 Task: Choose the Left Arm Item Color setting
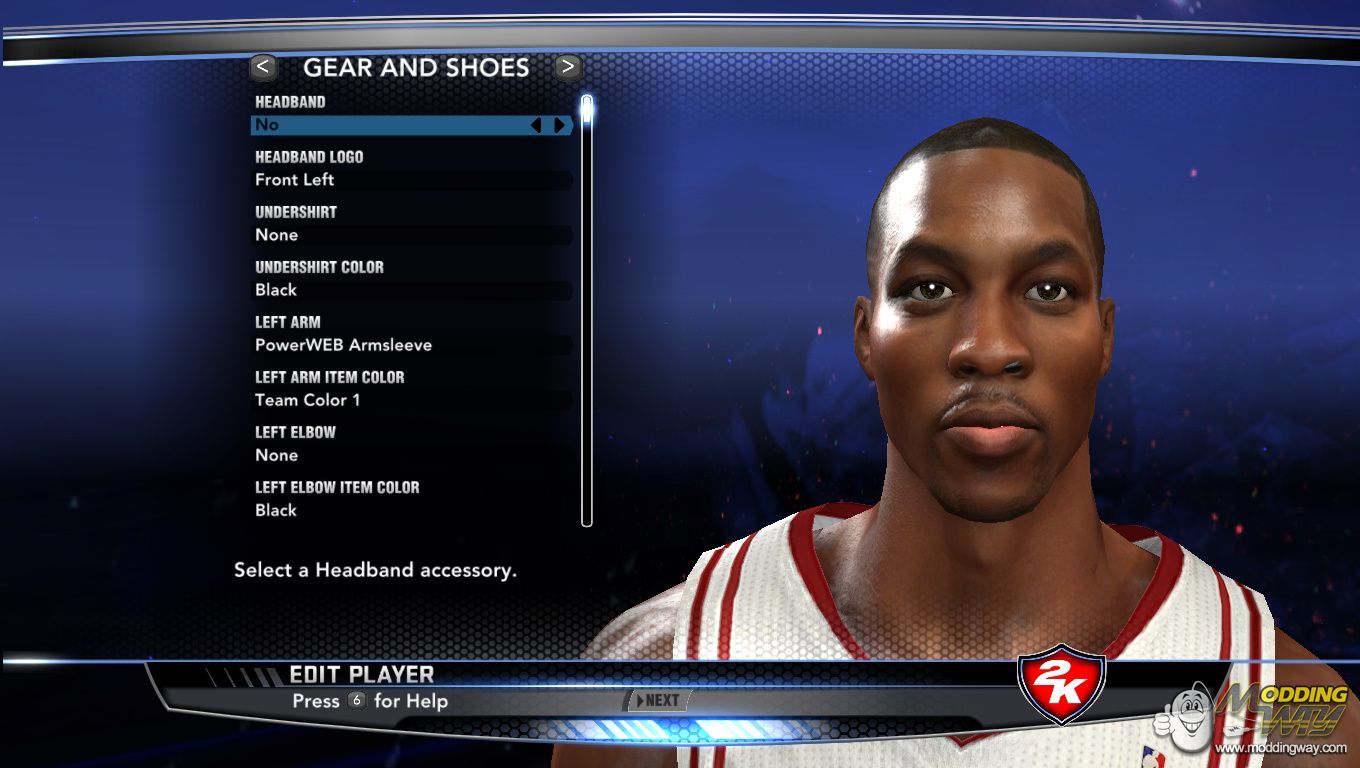coord(410,400)
